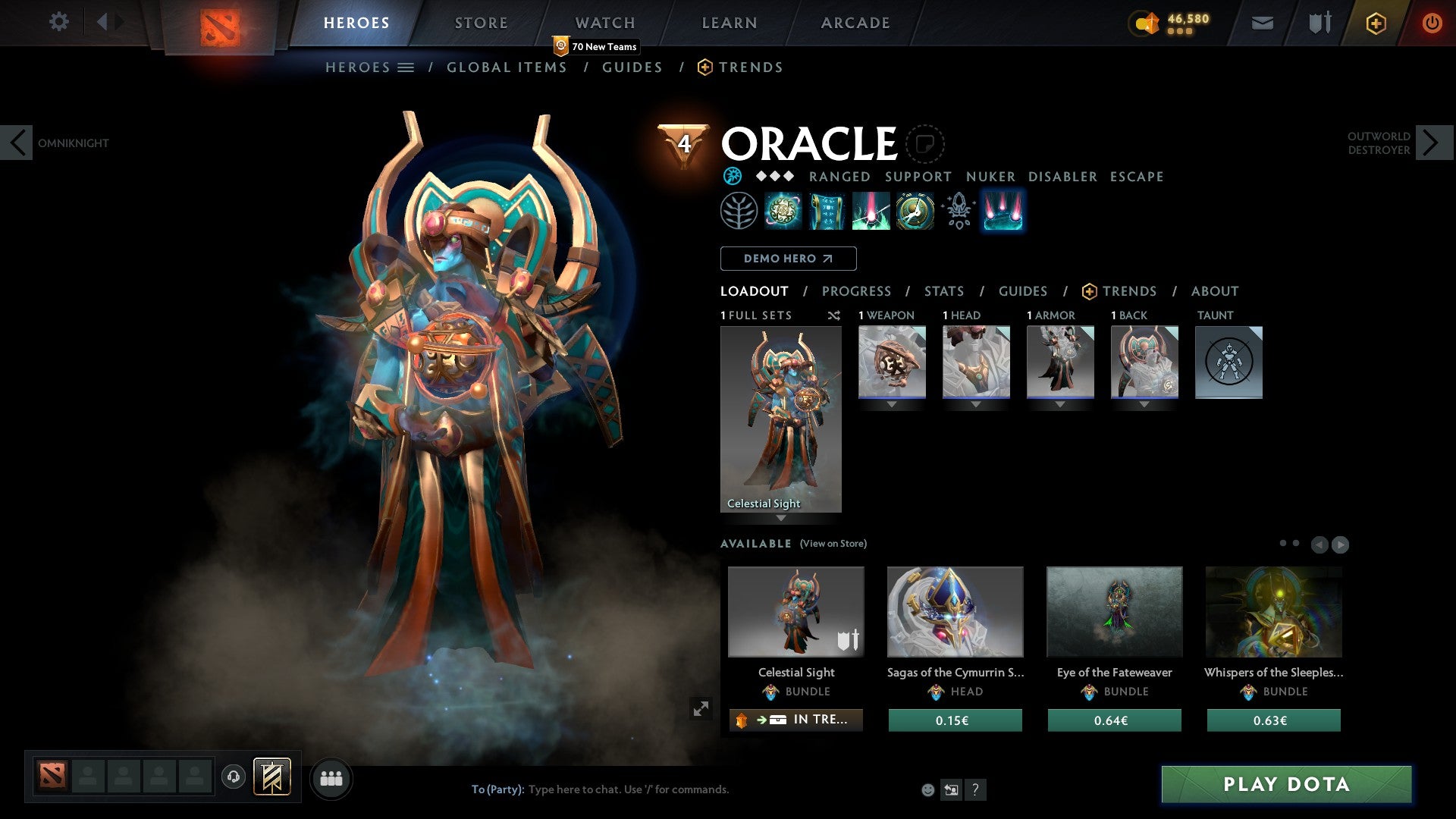Open the heroes hamburger menu
The image size is (1456, 819).
click(x=406, y=67)
